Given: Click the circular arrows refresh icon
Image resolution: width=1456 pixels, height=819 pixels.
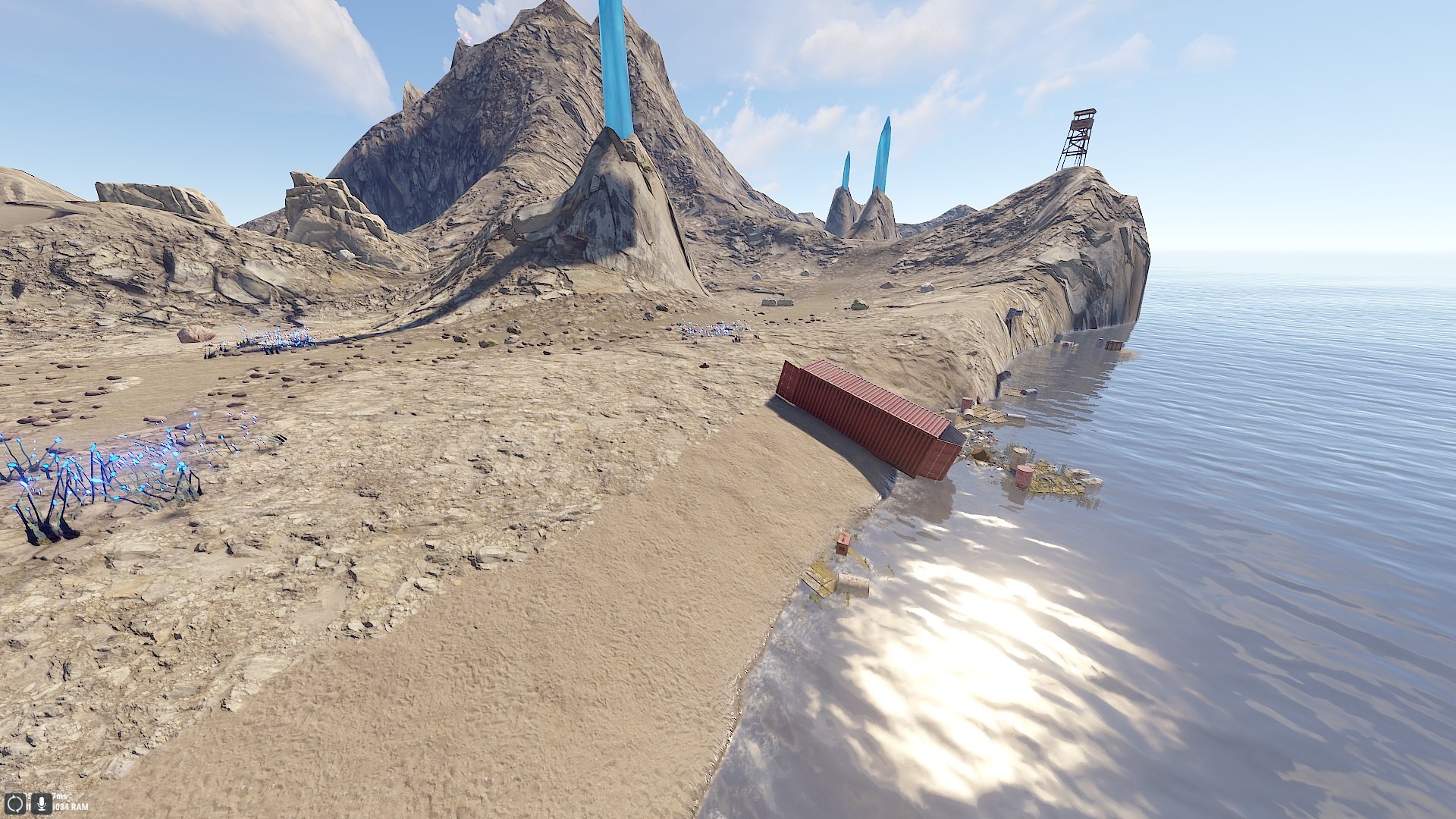Looking at the screenshot, I should pos(15,803).
